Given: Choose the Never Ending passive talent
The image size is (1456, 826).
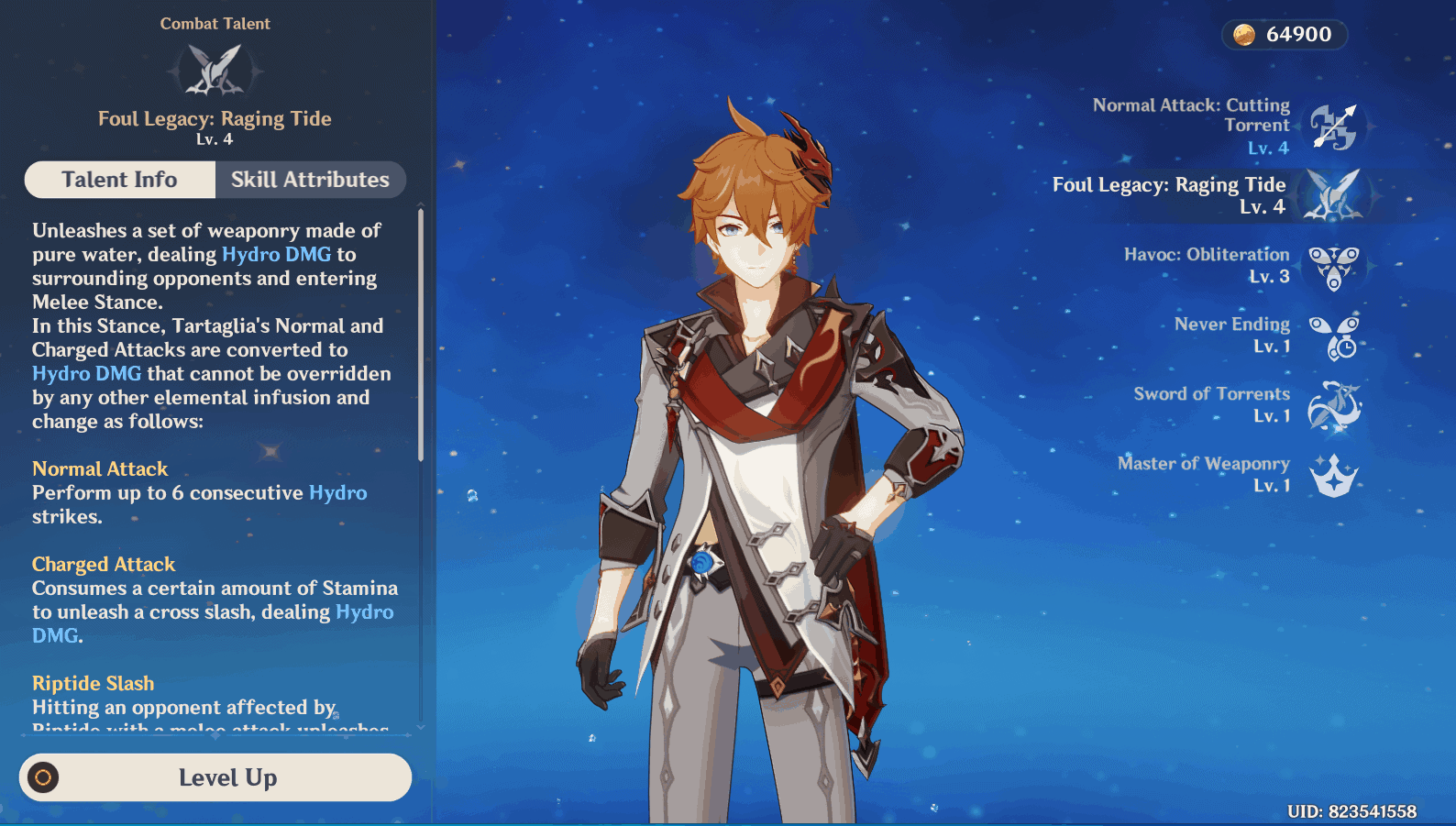Looking at the screenshot, I should click(x=1333, y=336).
